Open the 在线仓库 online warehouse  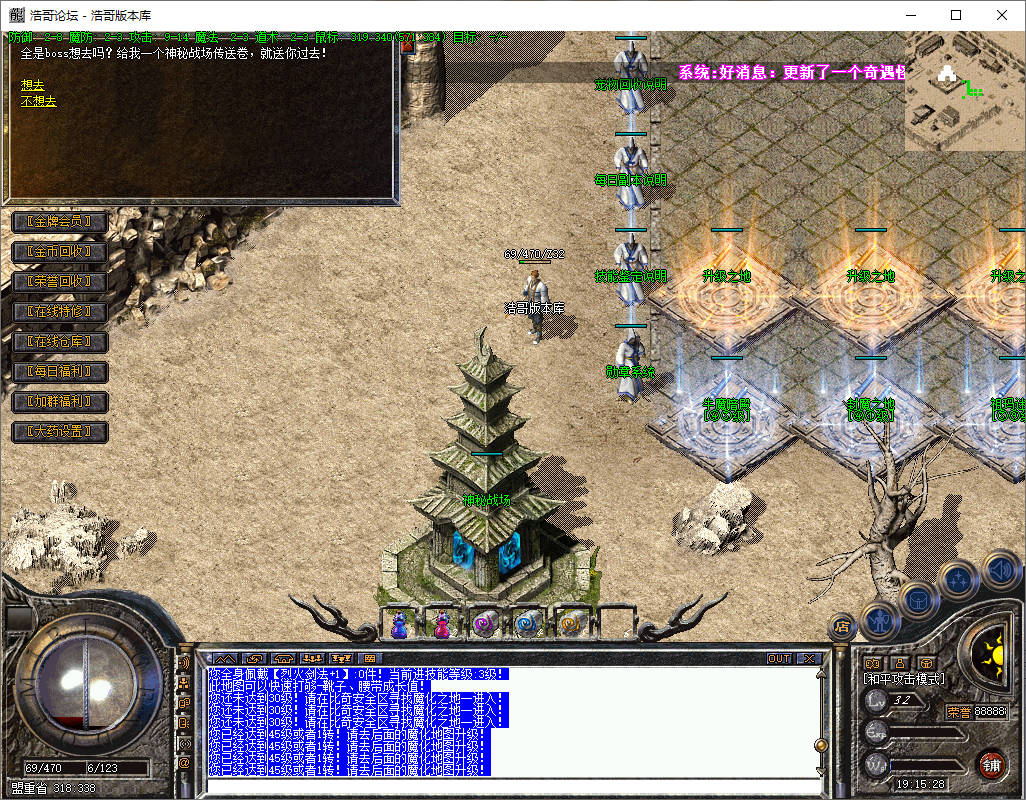pyautogui.click(x=59, y=342)
